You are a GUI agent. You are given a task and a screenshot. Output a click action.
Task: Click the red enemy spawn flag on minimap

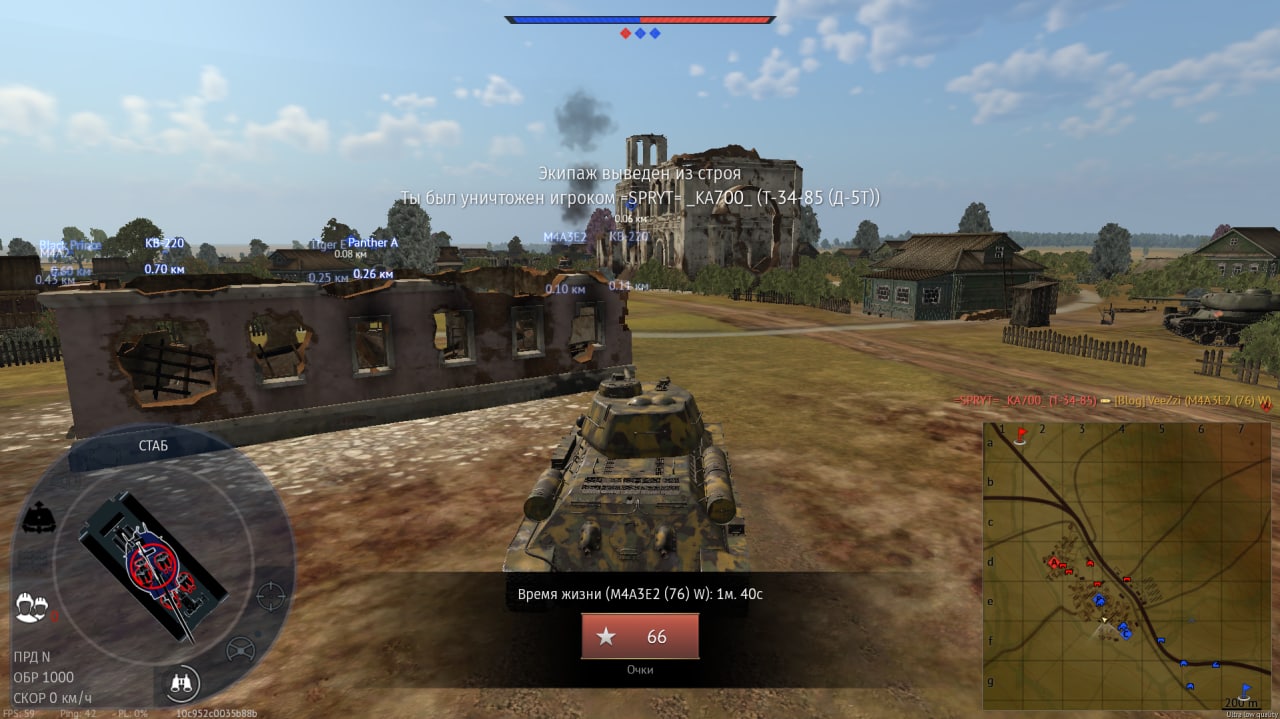tap(1022, 433)
